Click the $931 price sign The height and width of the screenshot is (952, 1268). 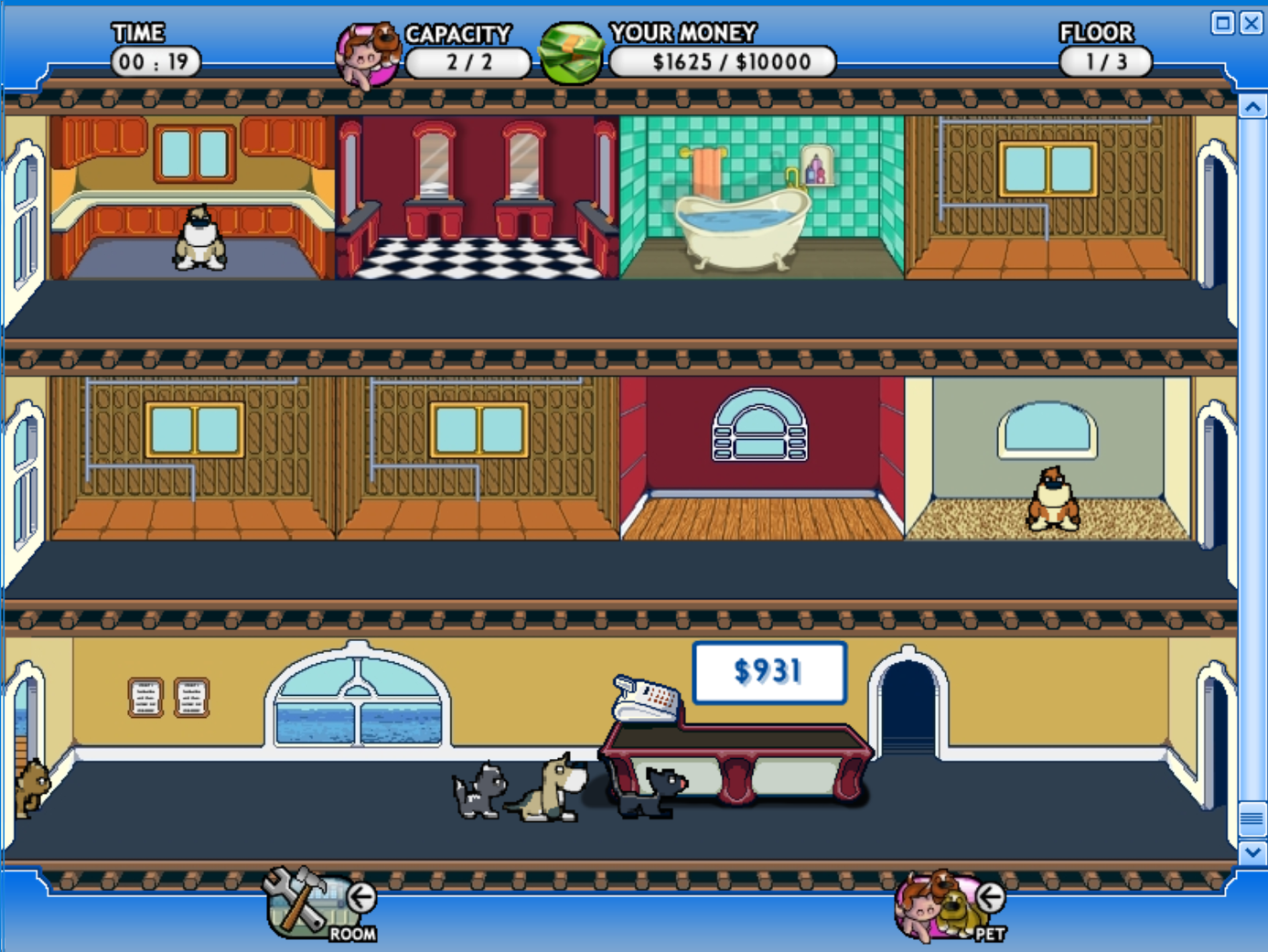(768, 672)
